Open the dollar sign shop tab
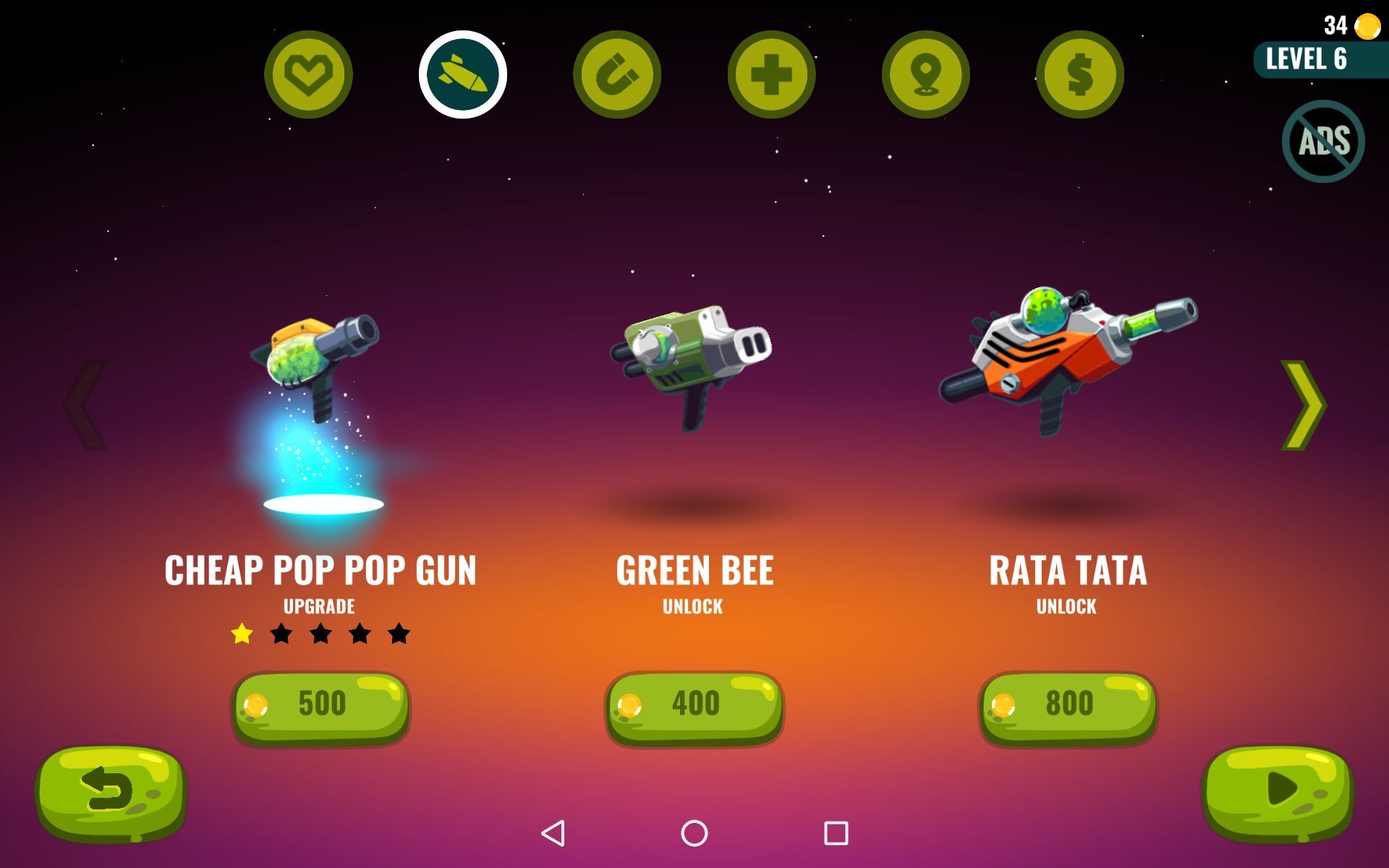Image resolution: width=1389 pixels, height=868 pixels. [1079, 75]
